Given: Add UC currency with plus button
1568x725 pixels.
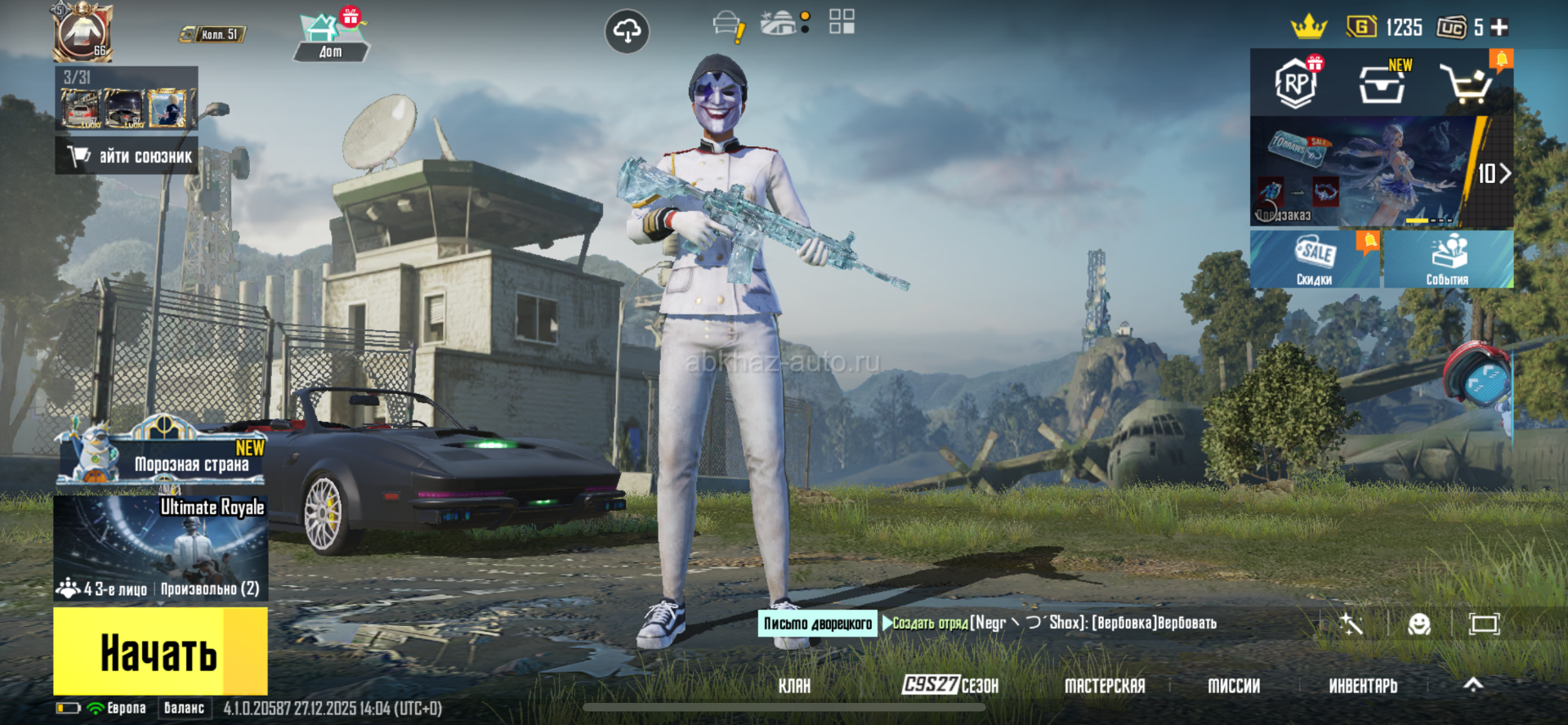Looking at the screenshot, I should 1499,28.
